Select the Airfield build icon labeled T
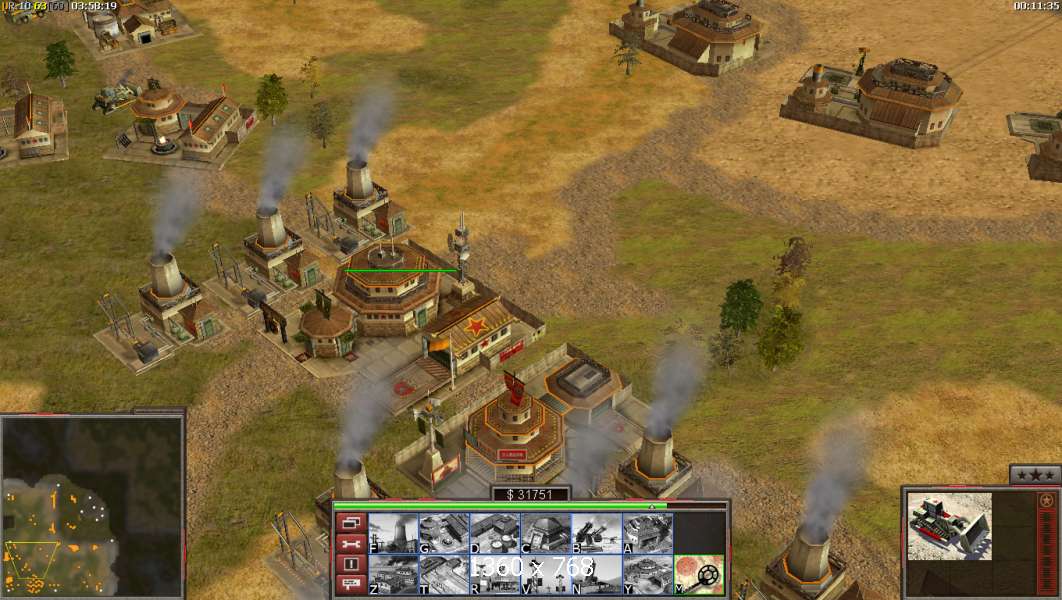The height and width of the screenshot is (600, 1062). coord(444,574)
